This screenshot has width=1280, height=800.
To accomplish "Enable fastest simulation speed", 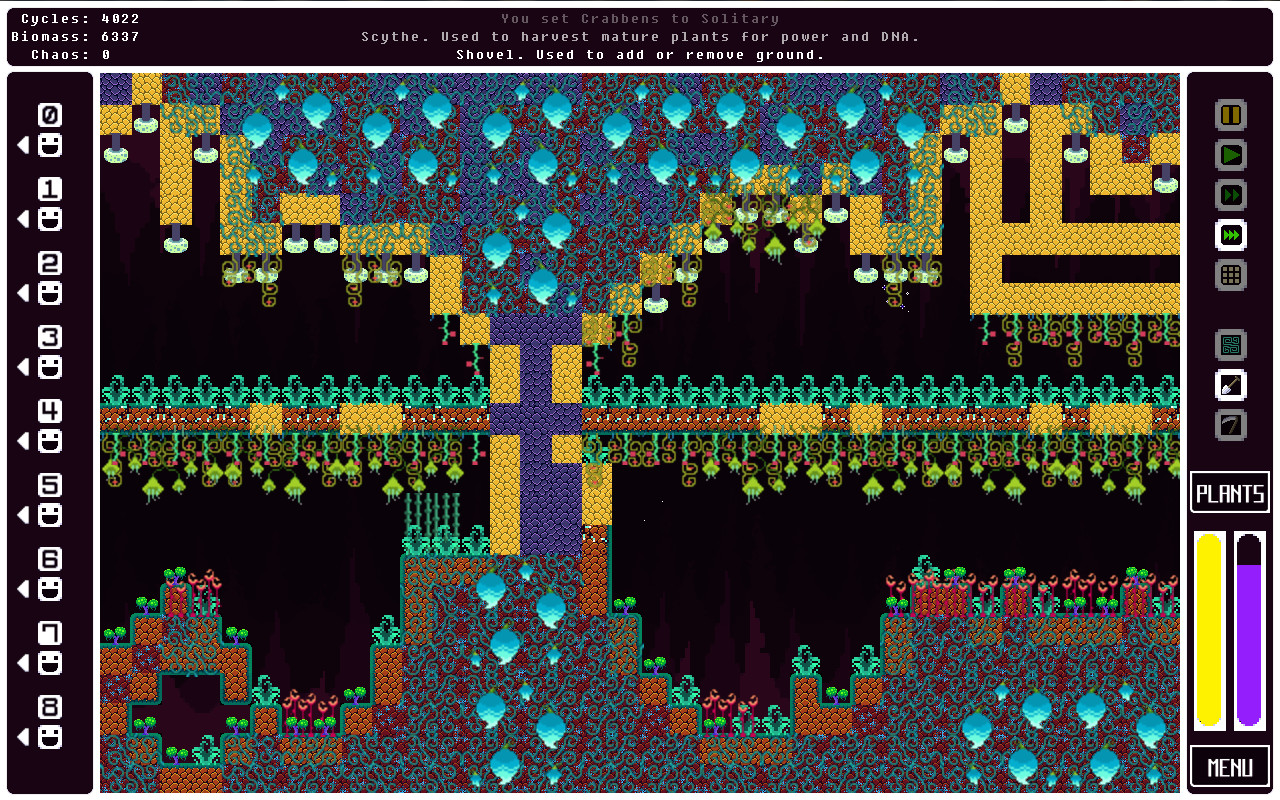I will tap(1229, 235).
